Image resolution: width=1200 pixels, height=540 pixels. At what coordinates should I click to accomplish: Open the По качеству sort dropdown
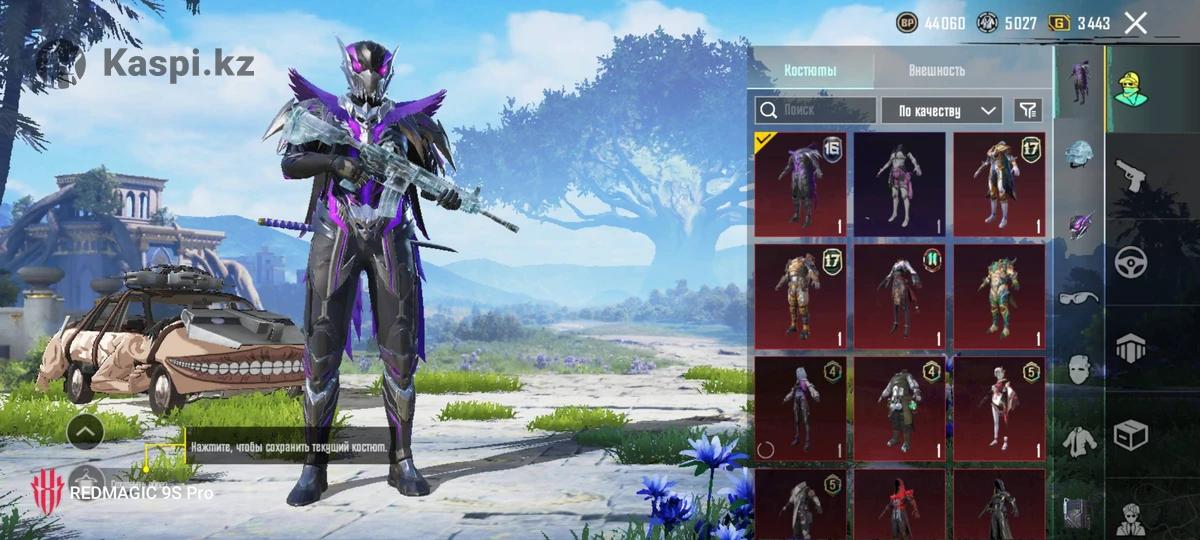point(941,110)
